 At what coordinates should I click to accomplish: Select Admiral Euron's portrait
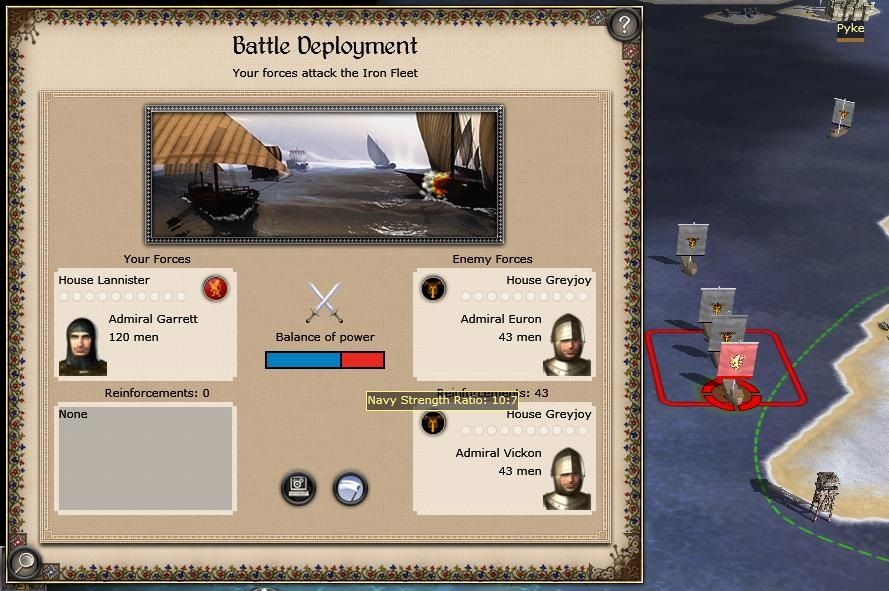click(x=567, y=346)
